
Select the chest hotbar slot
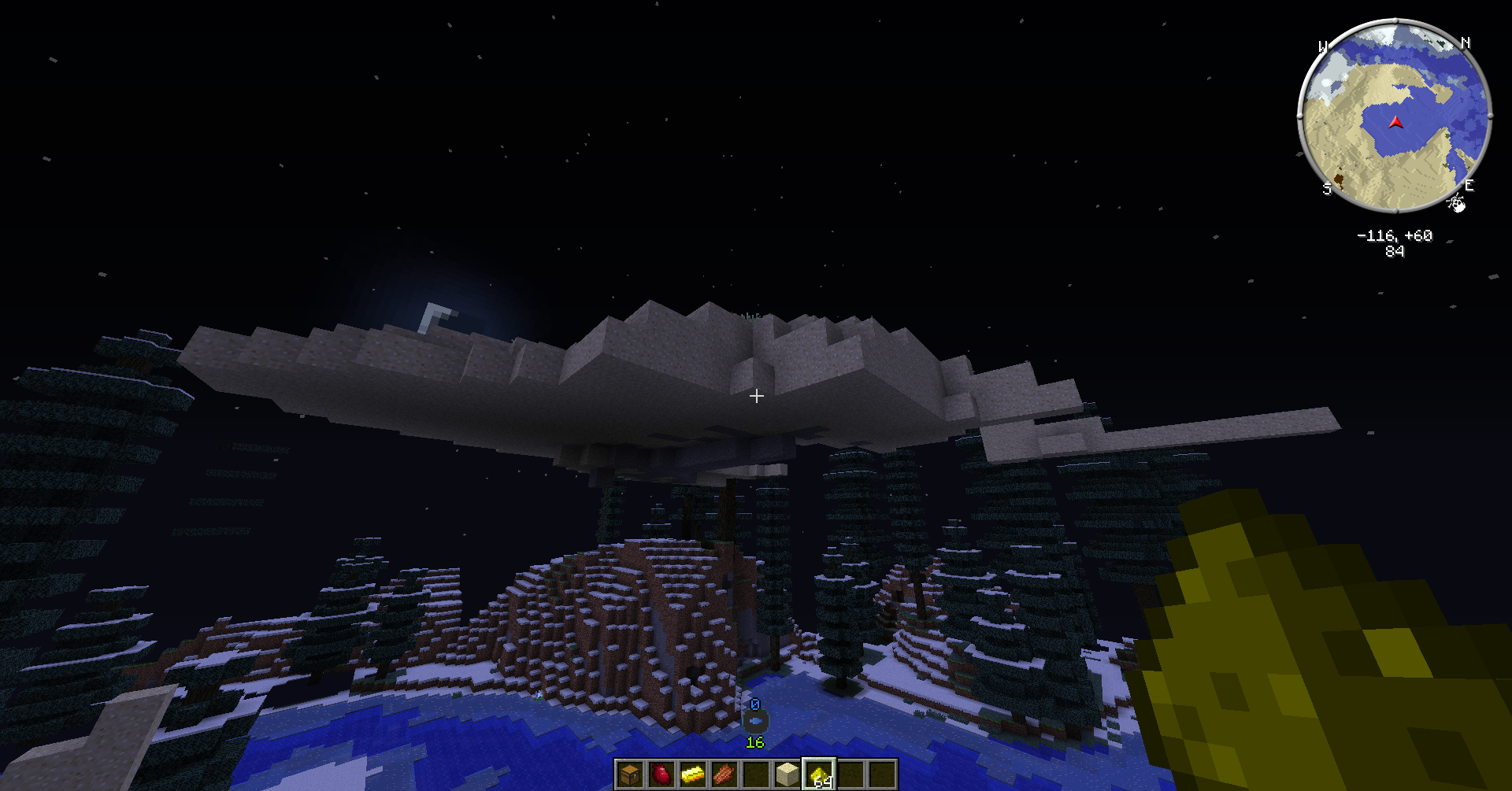629,774
